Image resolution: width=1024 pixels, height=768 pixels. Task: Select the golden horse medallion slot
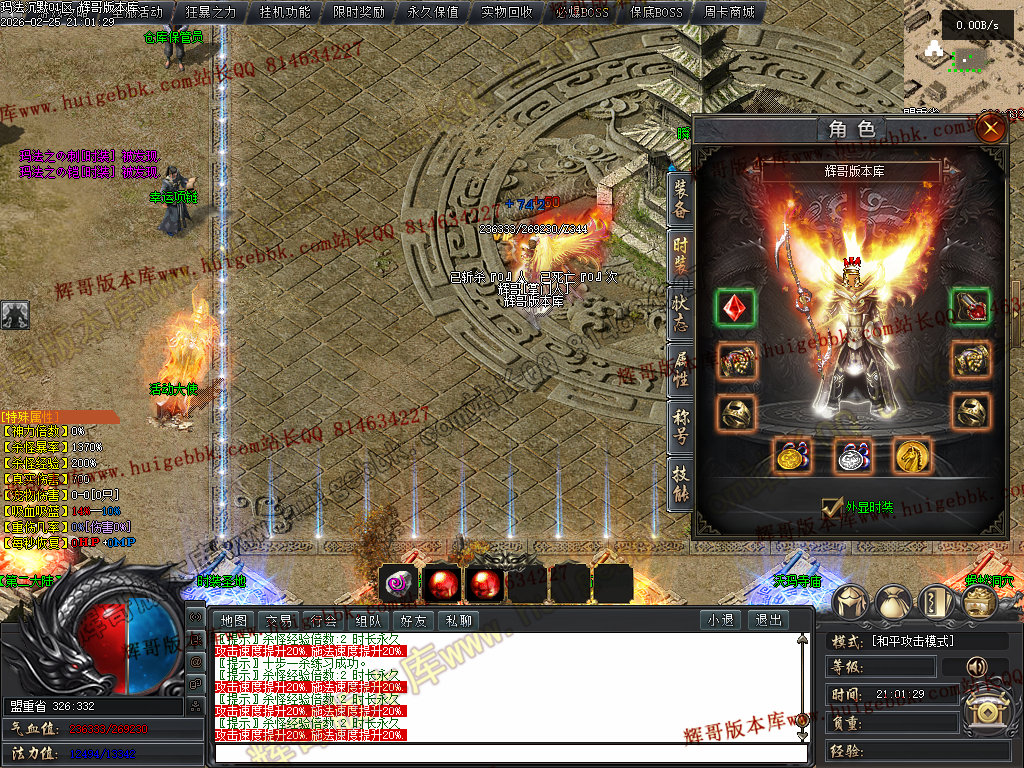click(x=912, y=456)
